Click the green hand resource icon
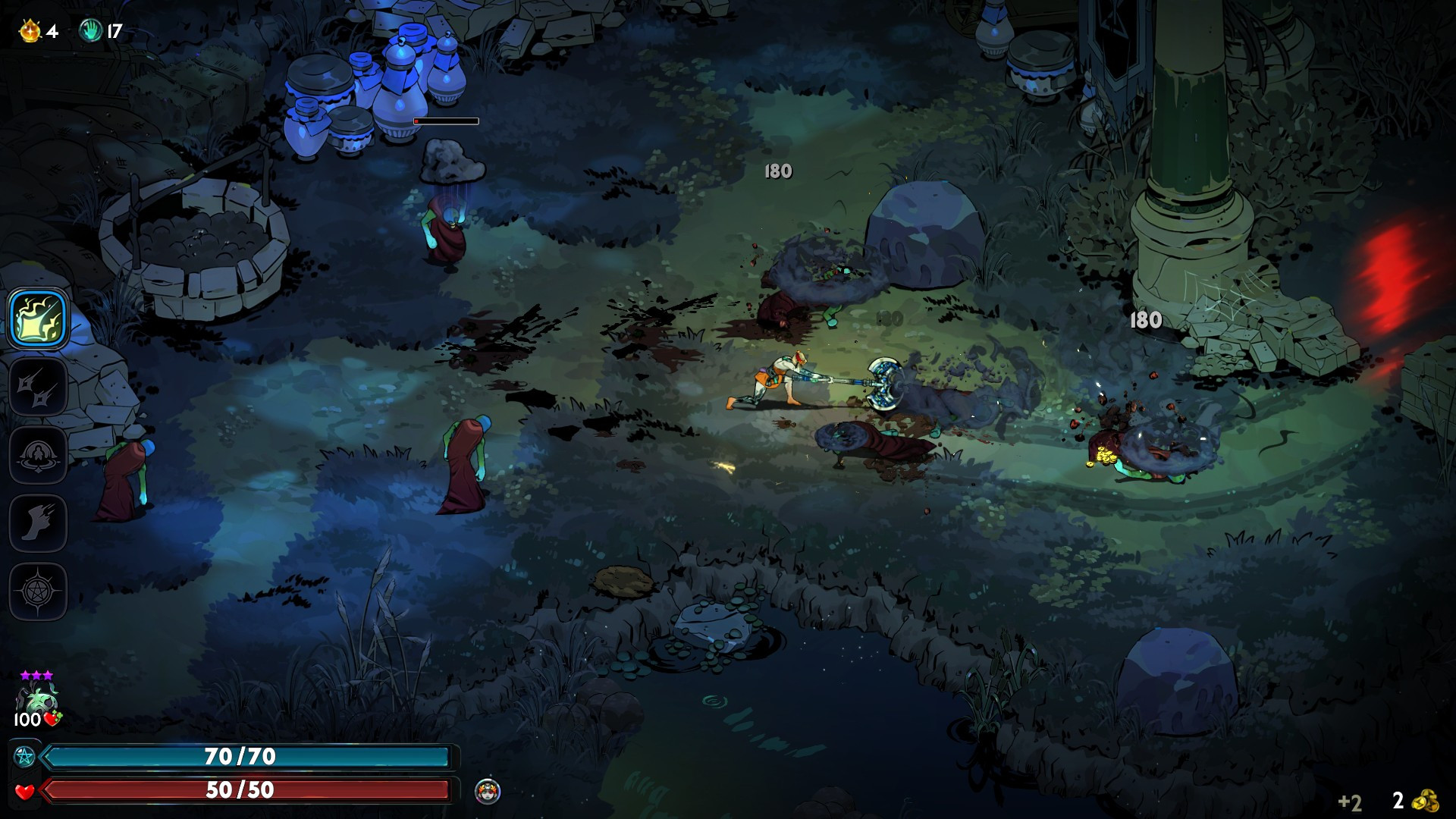 coord(90,31)
